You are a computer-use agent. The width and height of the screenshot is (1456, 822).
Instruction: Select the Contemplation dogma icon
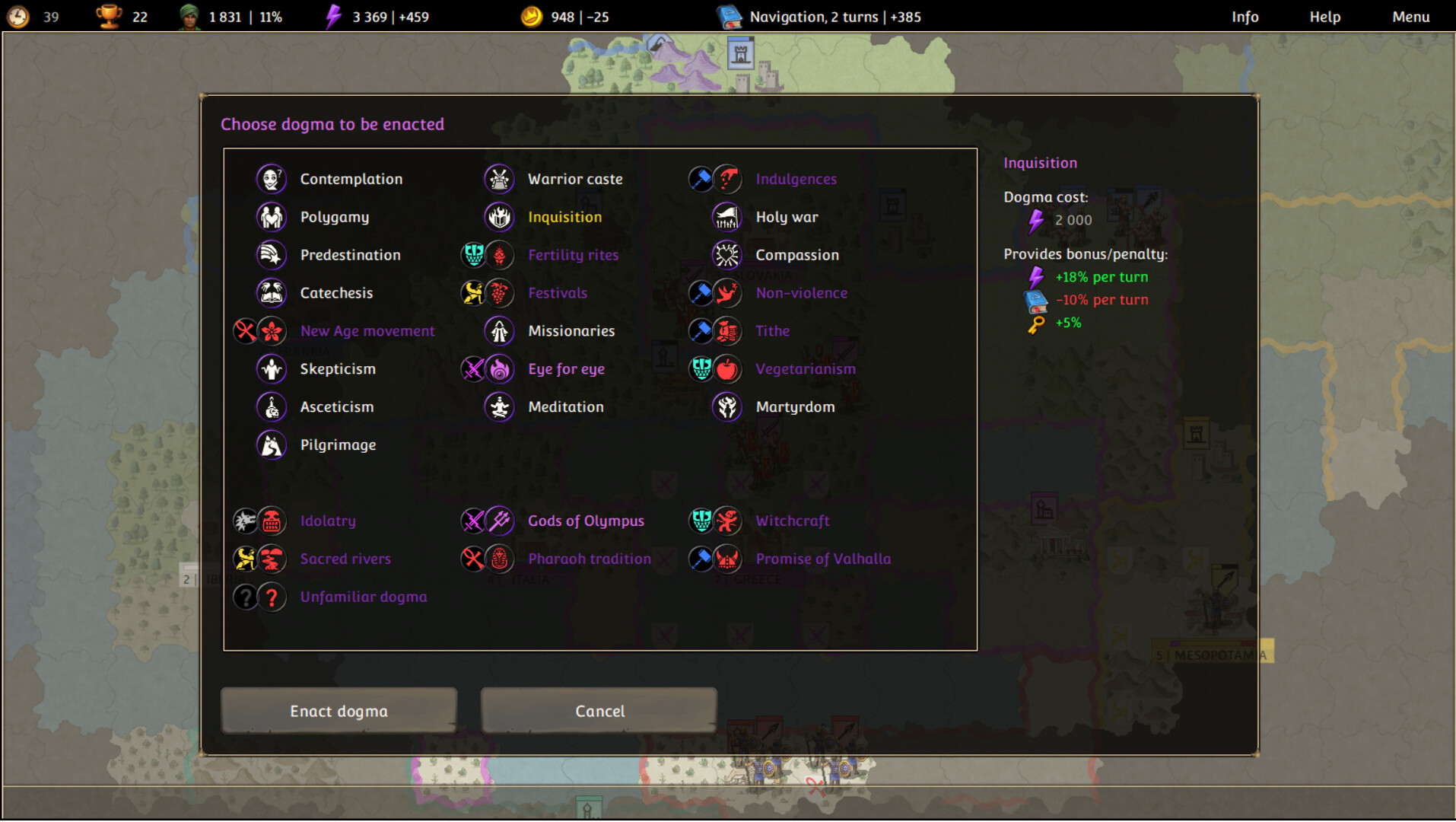pyautogui.click(x=271, y=179)
